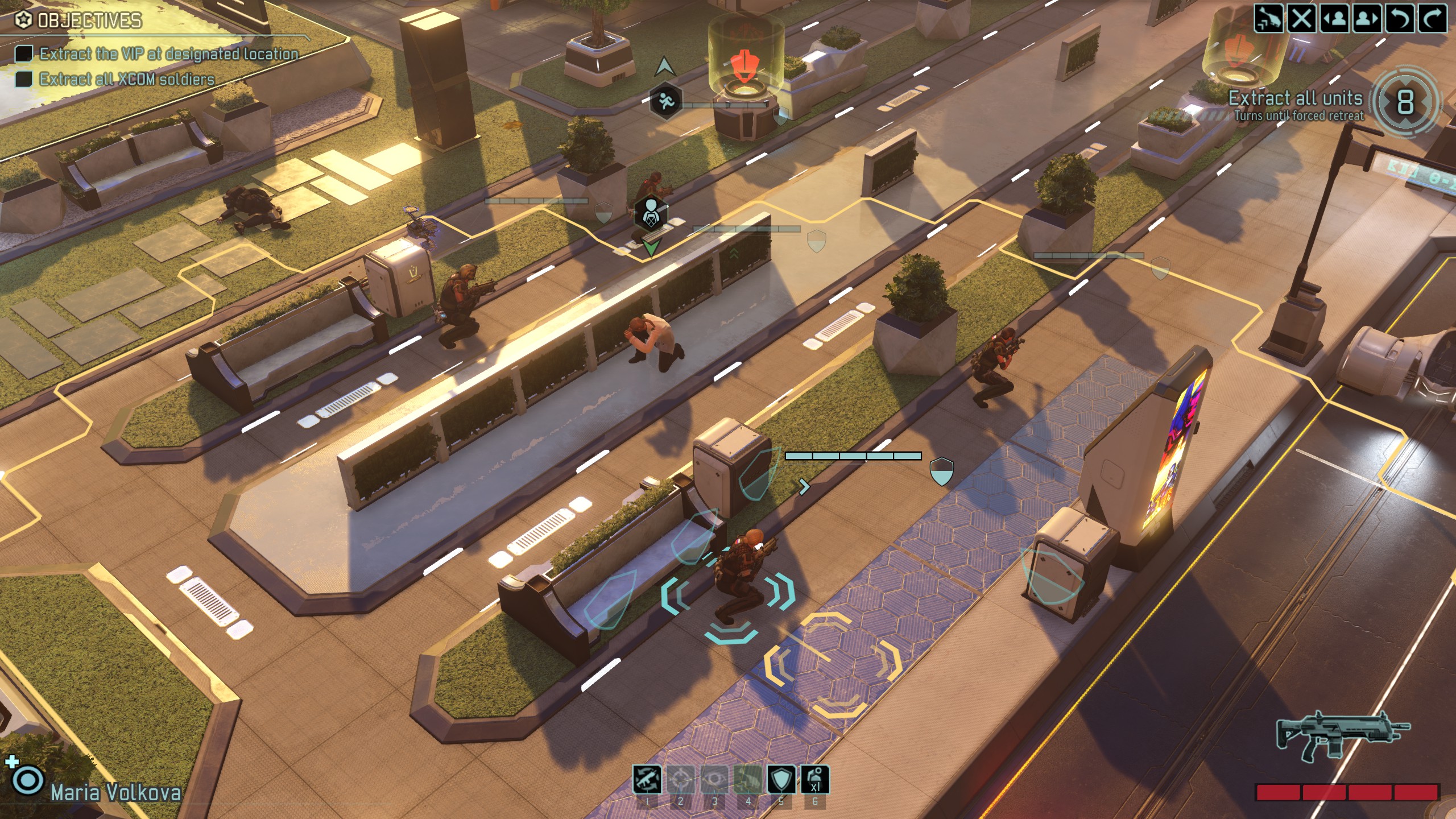This screenshot has height=819, width=1456.
Task: Select the grenade ability marked x1
Action: 815,779
